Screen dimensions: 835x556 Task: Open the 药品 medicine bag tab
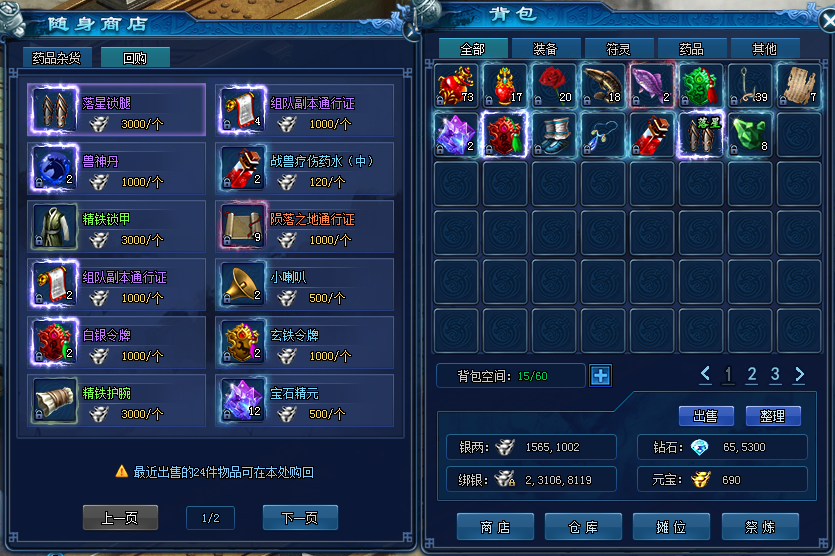click(x=691, y=48)
